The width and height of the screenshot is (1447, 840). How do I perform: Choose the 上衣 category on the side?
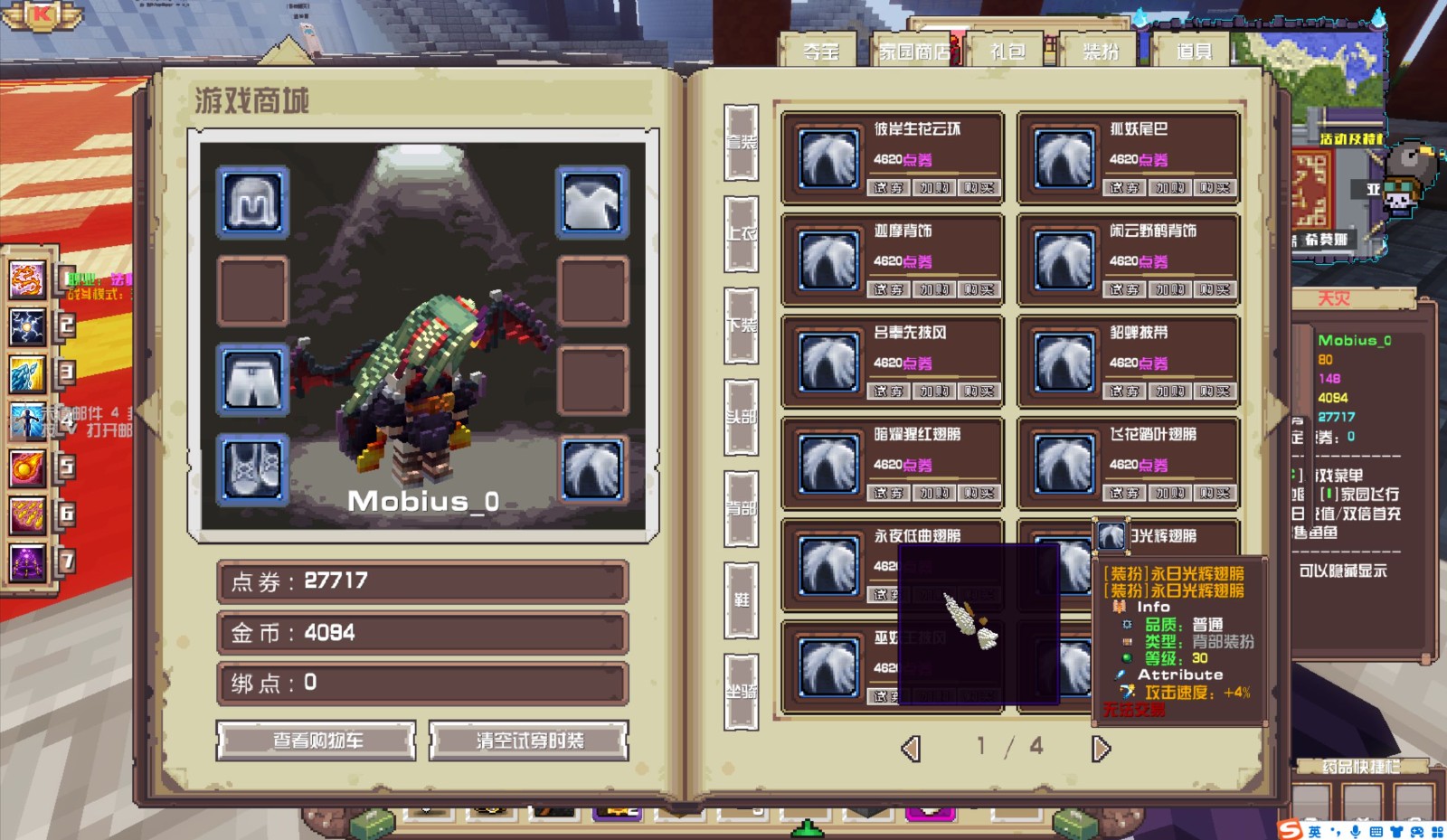tap(741, 233)
